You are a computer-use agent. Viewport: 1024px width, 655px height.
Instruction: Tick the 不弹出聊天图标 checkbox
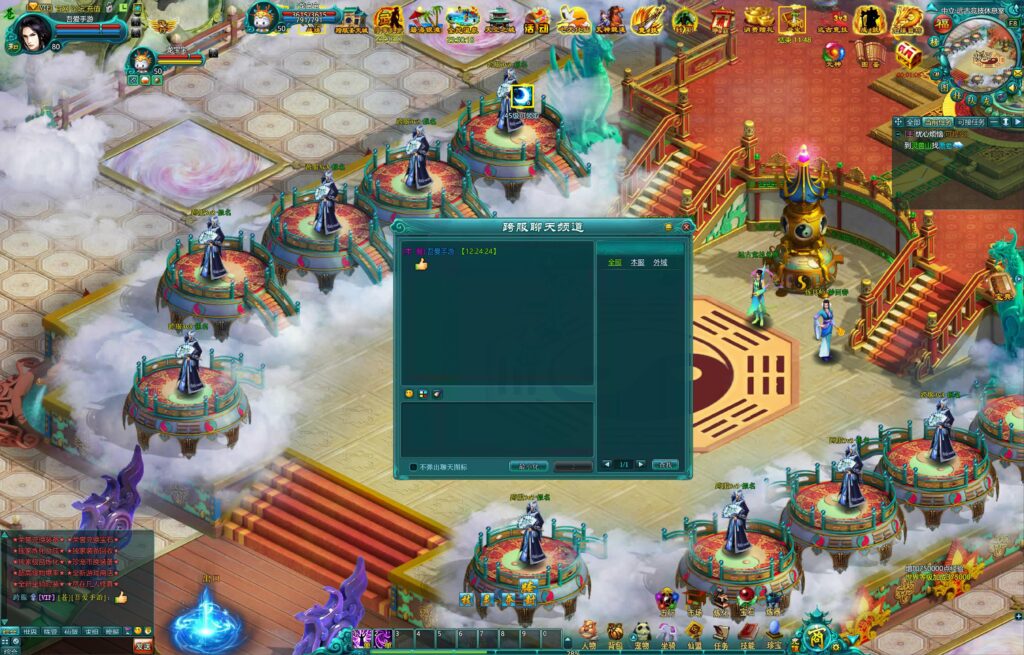(414, 466)
